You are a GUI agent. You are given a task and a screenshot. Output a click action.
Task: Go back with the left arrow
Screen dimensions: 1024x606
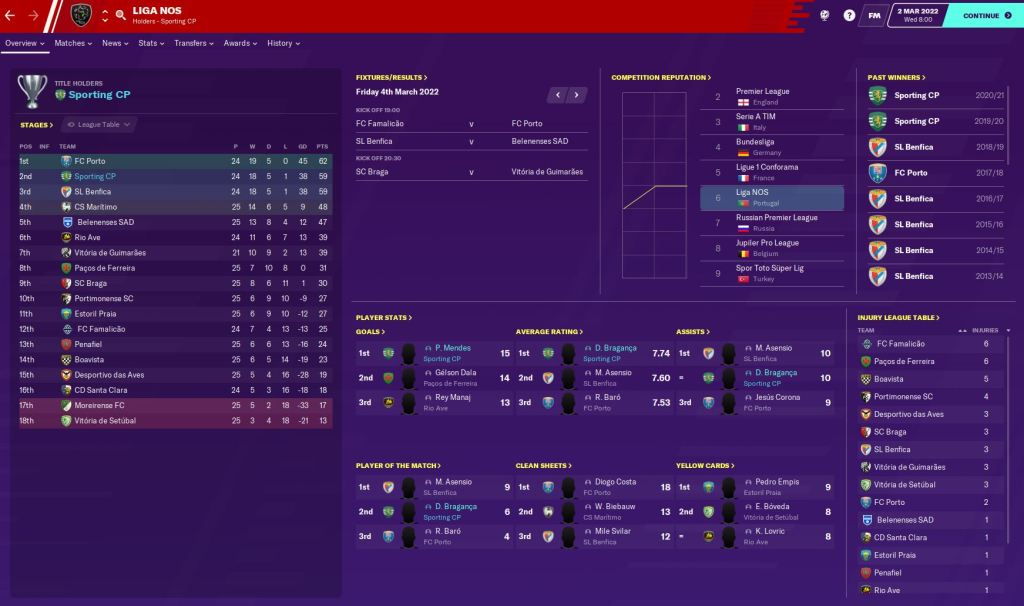(10, 16)
